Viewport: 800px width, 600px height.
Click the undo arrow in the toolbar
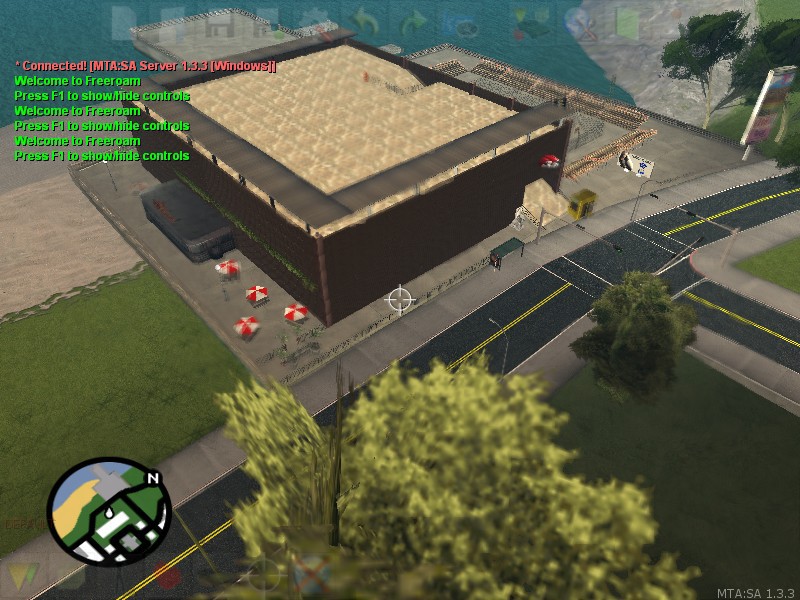click(x=363, y=24)
